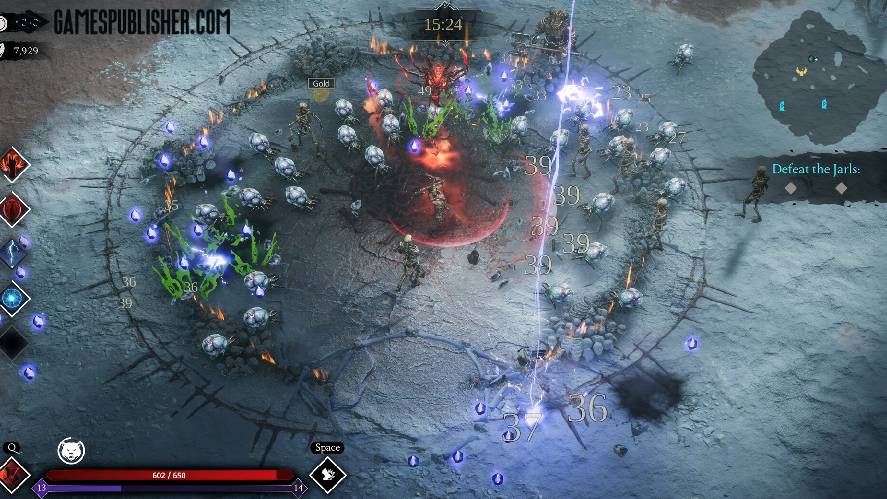Trigger the white diamond dash ability icon
The width and height of the screenshot is (887, 499).
tap(329, 474)
